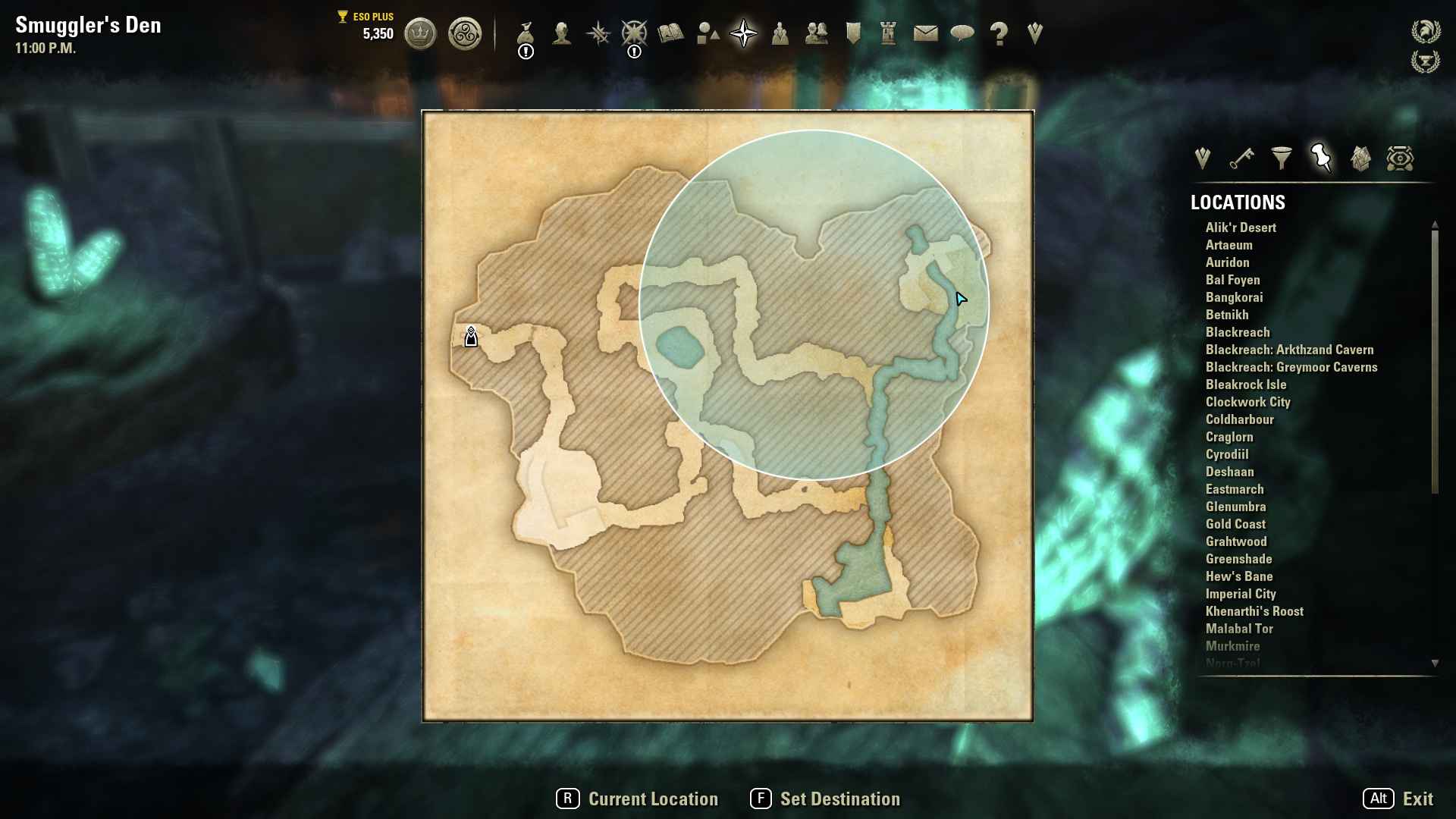1456x819 pixels.
Task: Open the Help question mark menu
Action: tap(999, 34)
